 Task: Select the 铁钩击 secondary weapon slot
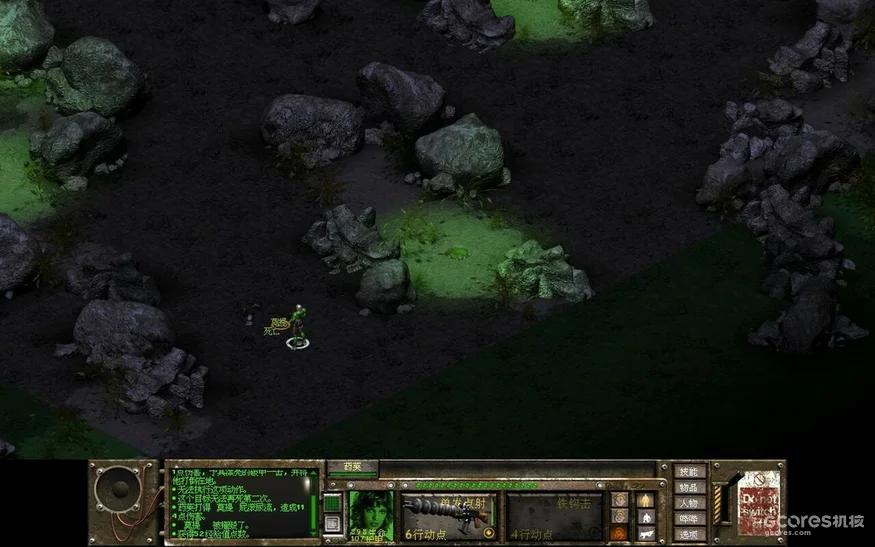[x=553, y=516]
